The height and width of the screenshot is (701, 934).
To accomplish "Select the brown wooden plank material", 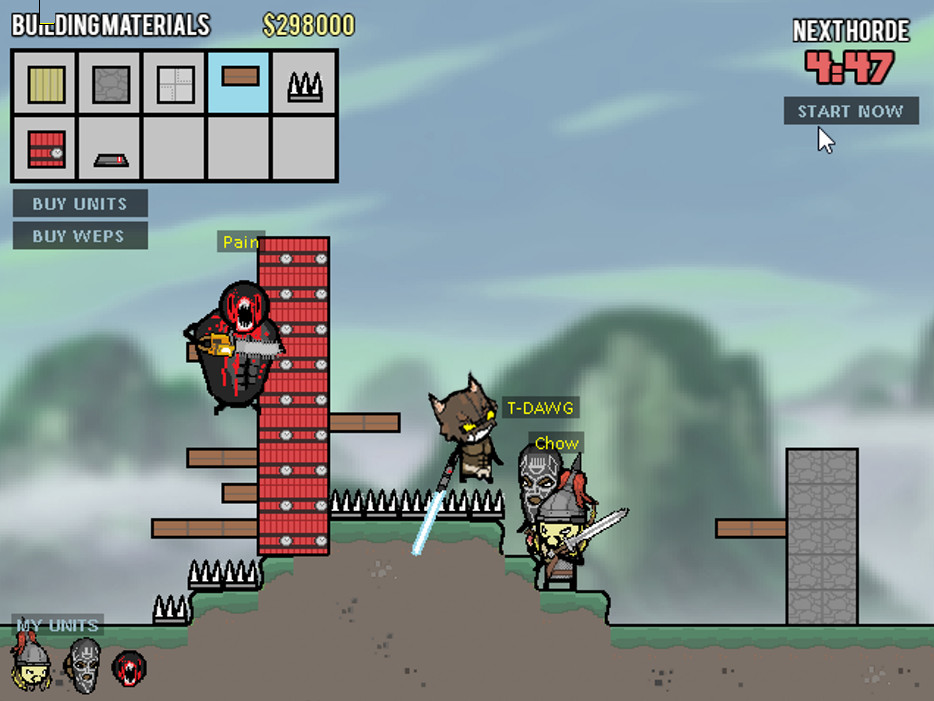I will coord(240,80).
